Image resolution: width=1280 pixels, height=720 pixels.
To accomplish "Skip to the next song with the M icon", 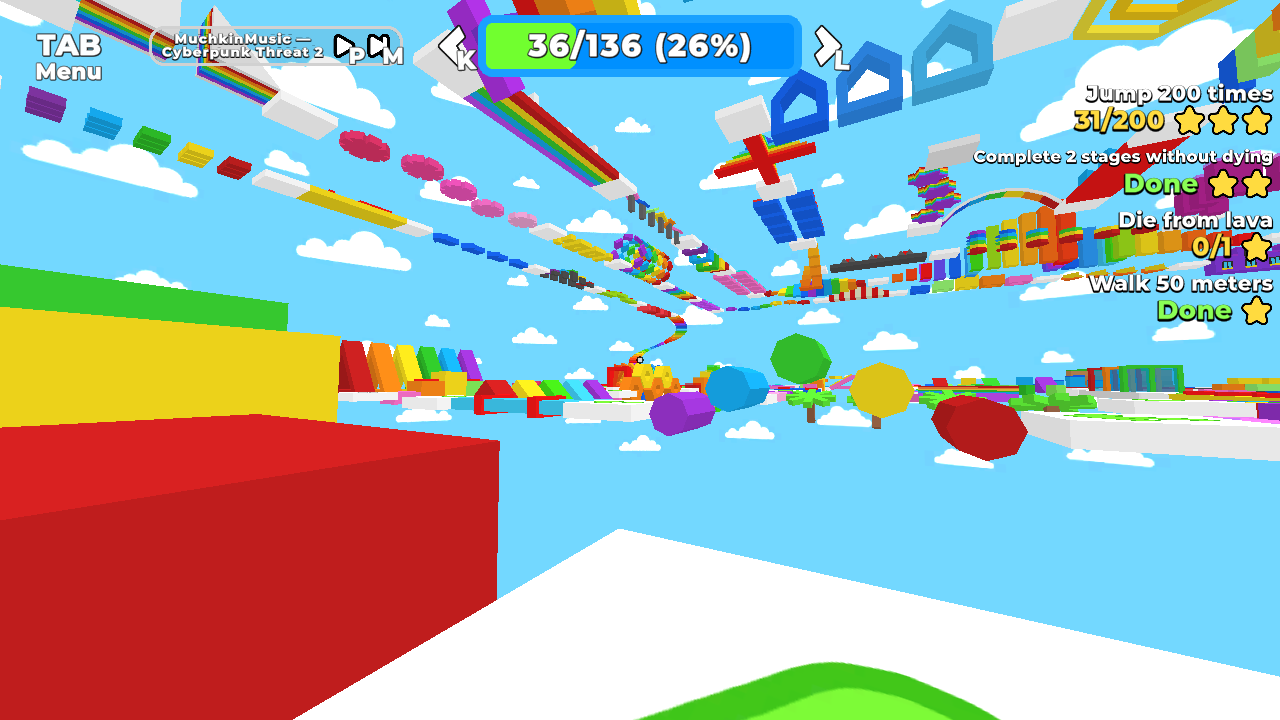I will coord(376,47).
